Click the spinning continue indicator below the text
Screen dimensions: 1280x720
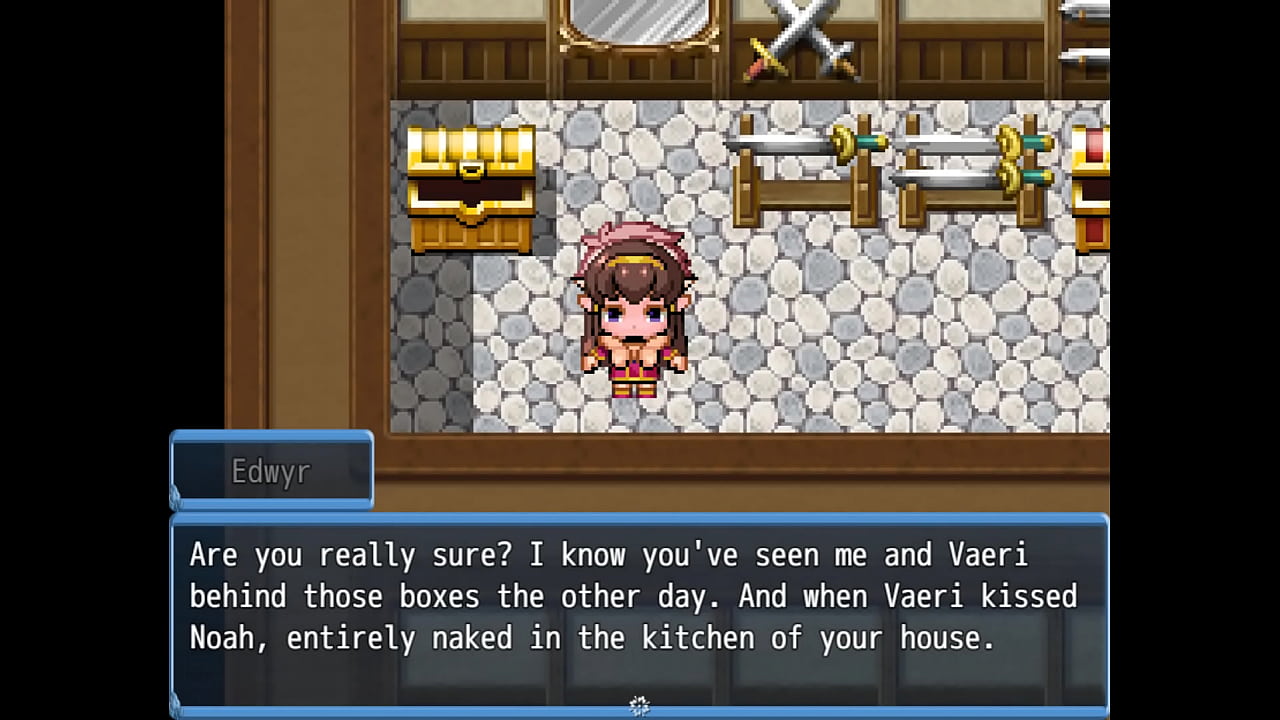639,706
